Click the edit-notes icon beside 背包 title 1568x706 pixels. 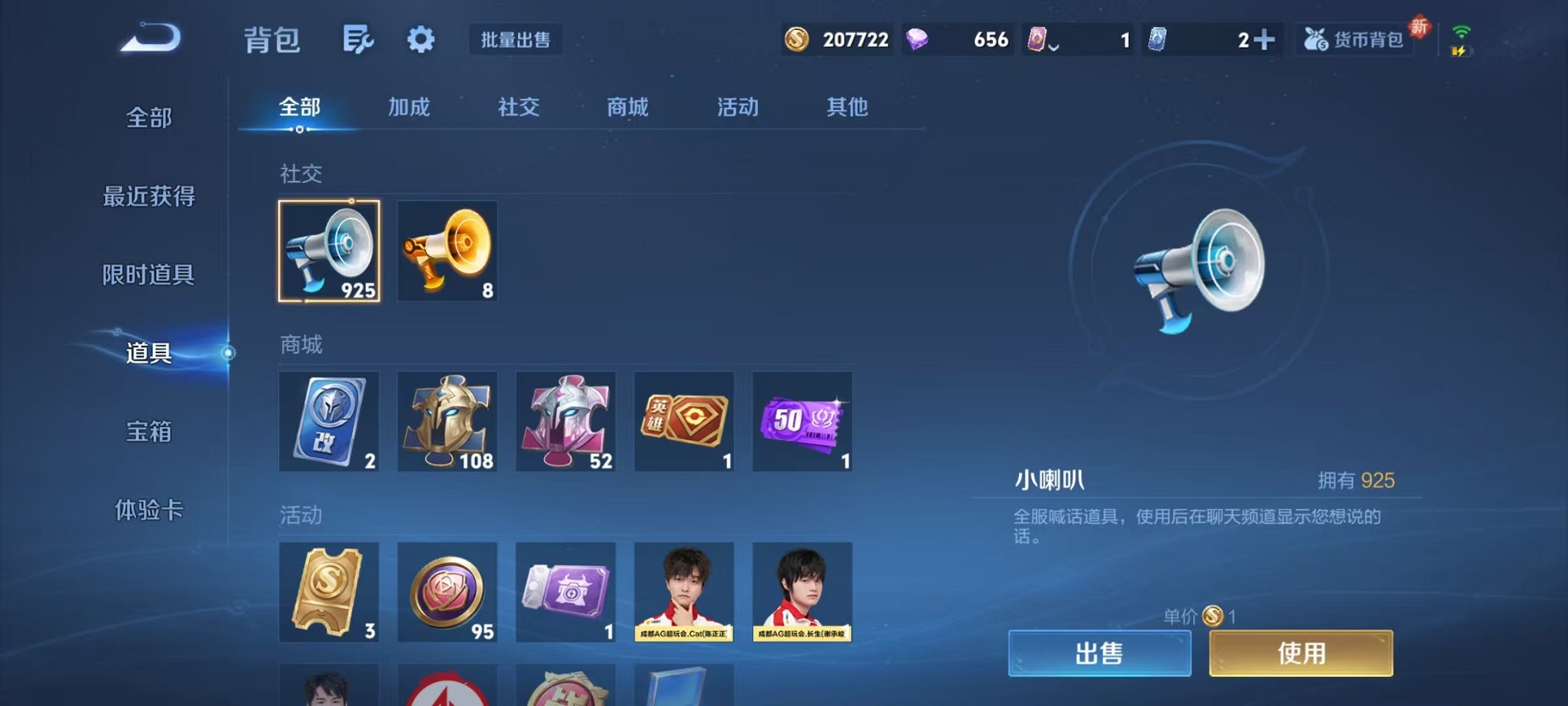tap(360, 39)
